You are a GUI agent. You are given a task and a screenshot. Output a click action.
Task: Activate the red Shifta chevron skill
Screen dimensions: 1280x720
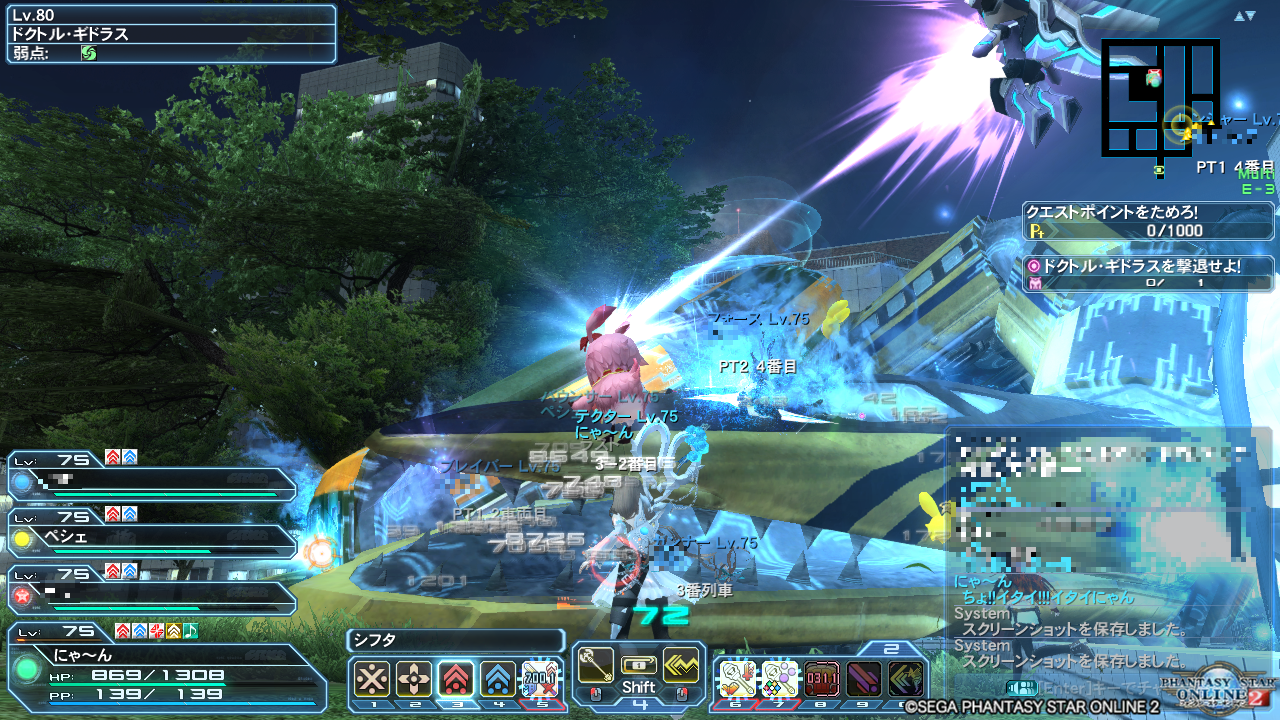pos(456,679)
